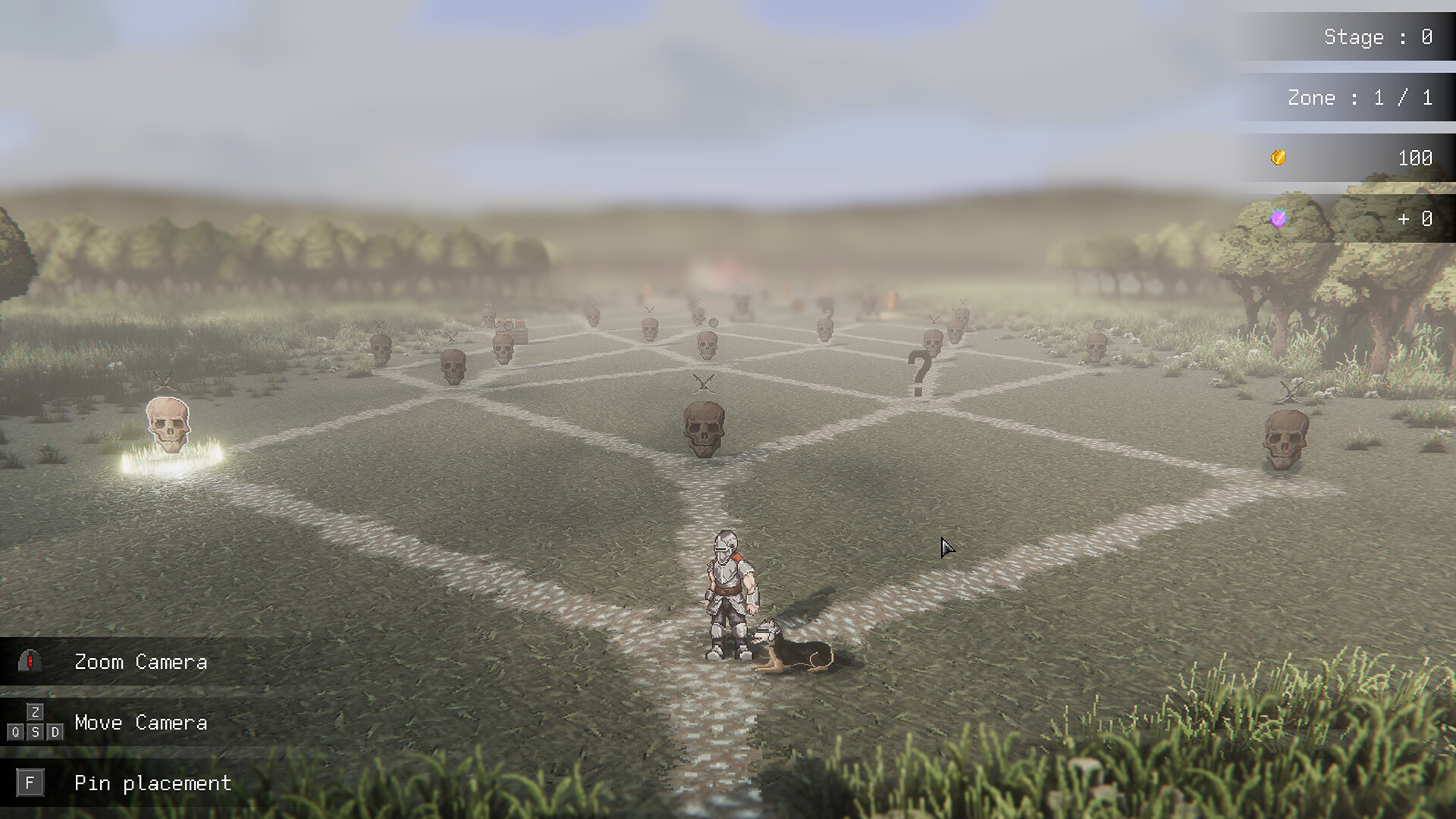
Task: Click the F key icon next to Pin placement
Action: [30, 783]
